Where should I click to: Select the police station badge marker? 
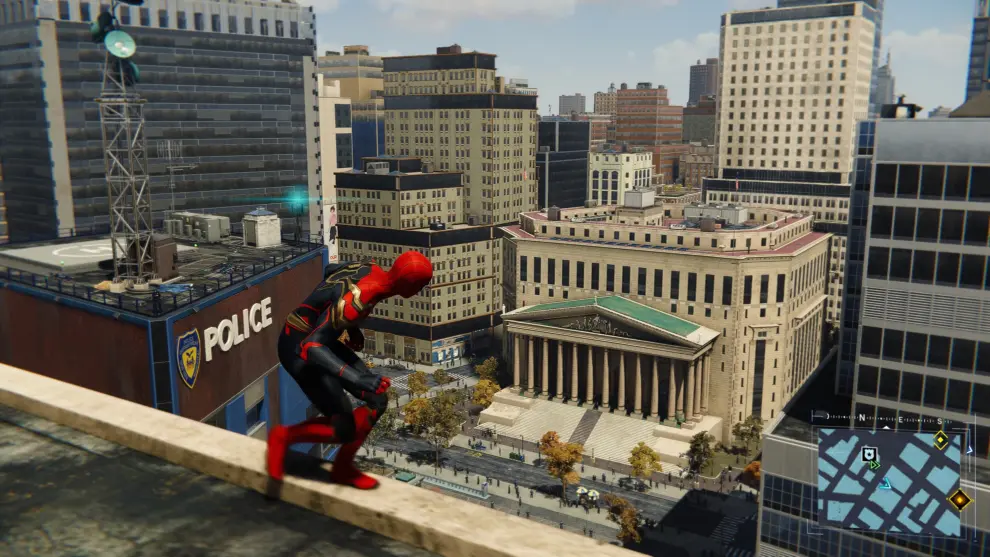[x=869, y=454]
